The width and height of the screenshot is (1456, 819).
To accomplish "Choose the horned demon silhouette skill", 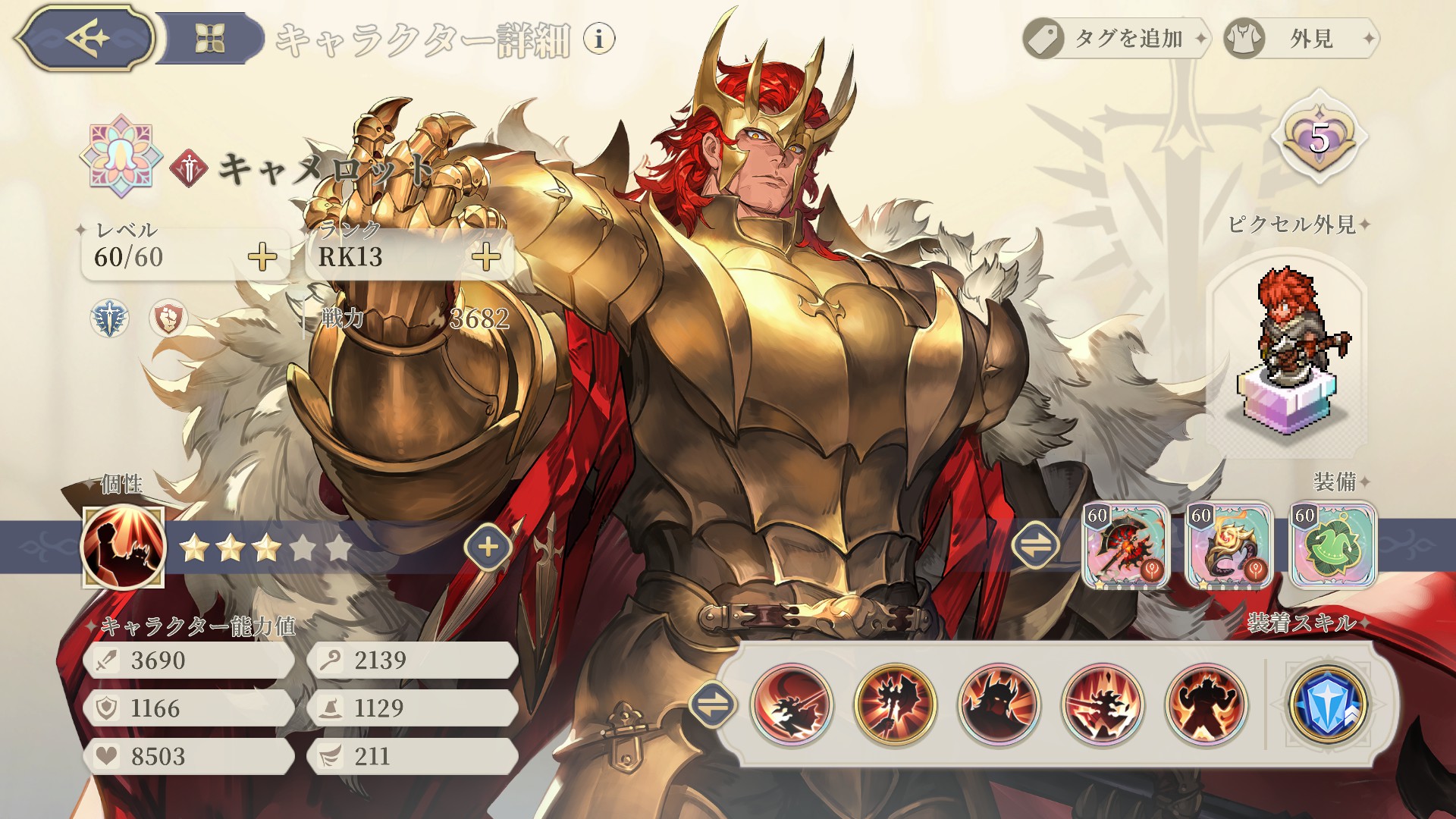I will (x=999, y=704).
